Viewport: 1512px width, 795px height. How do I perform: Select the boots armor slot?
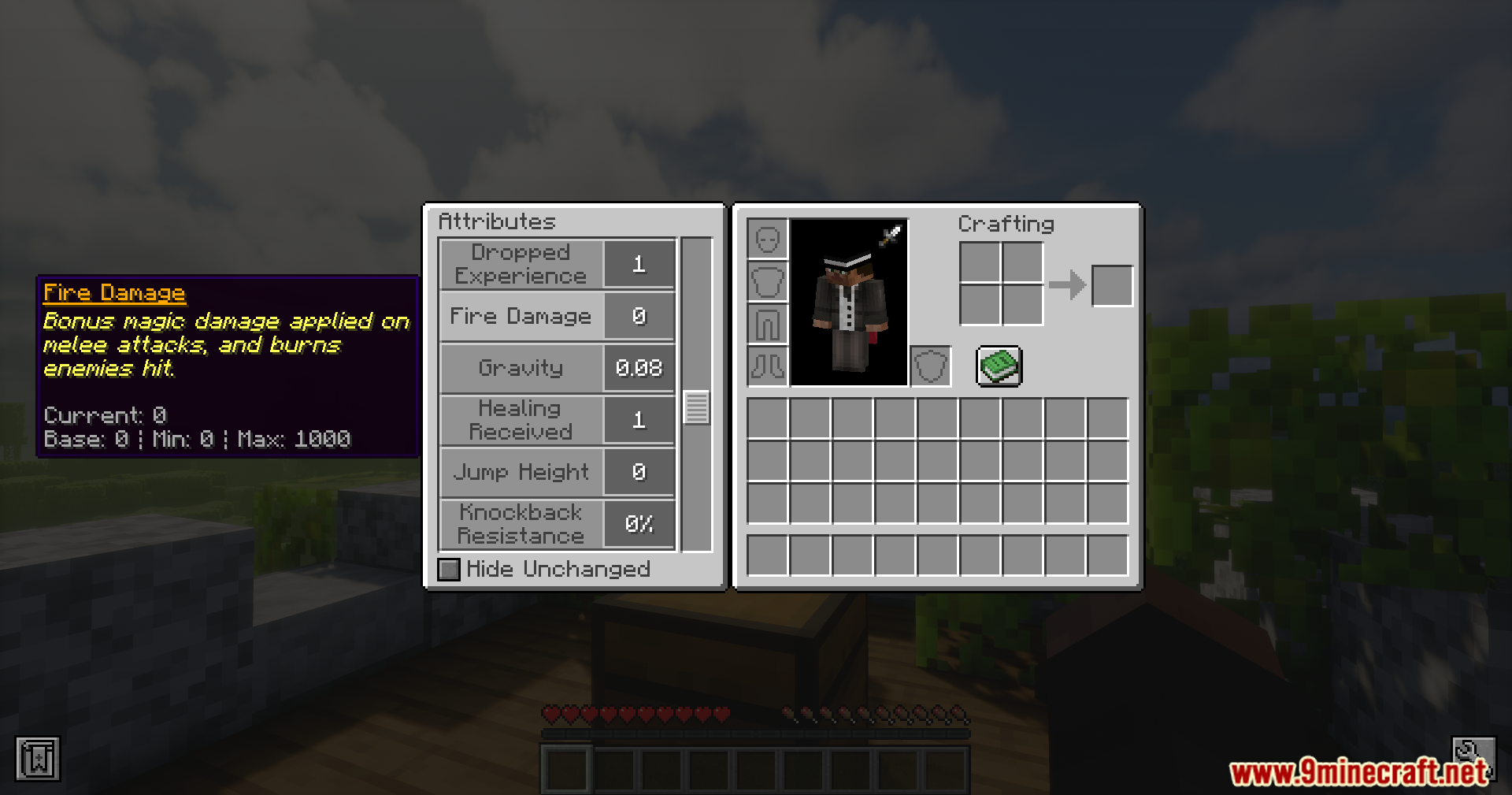click(767, 366)
